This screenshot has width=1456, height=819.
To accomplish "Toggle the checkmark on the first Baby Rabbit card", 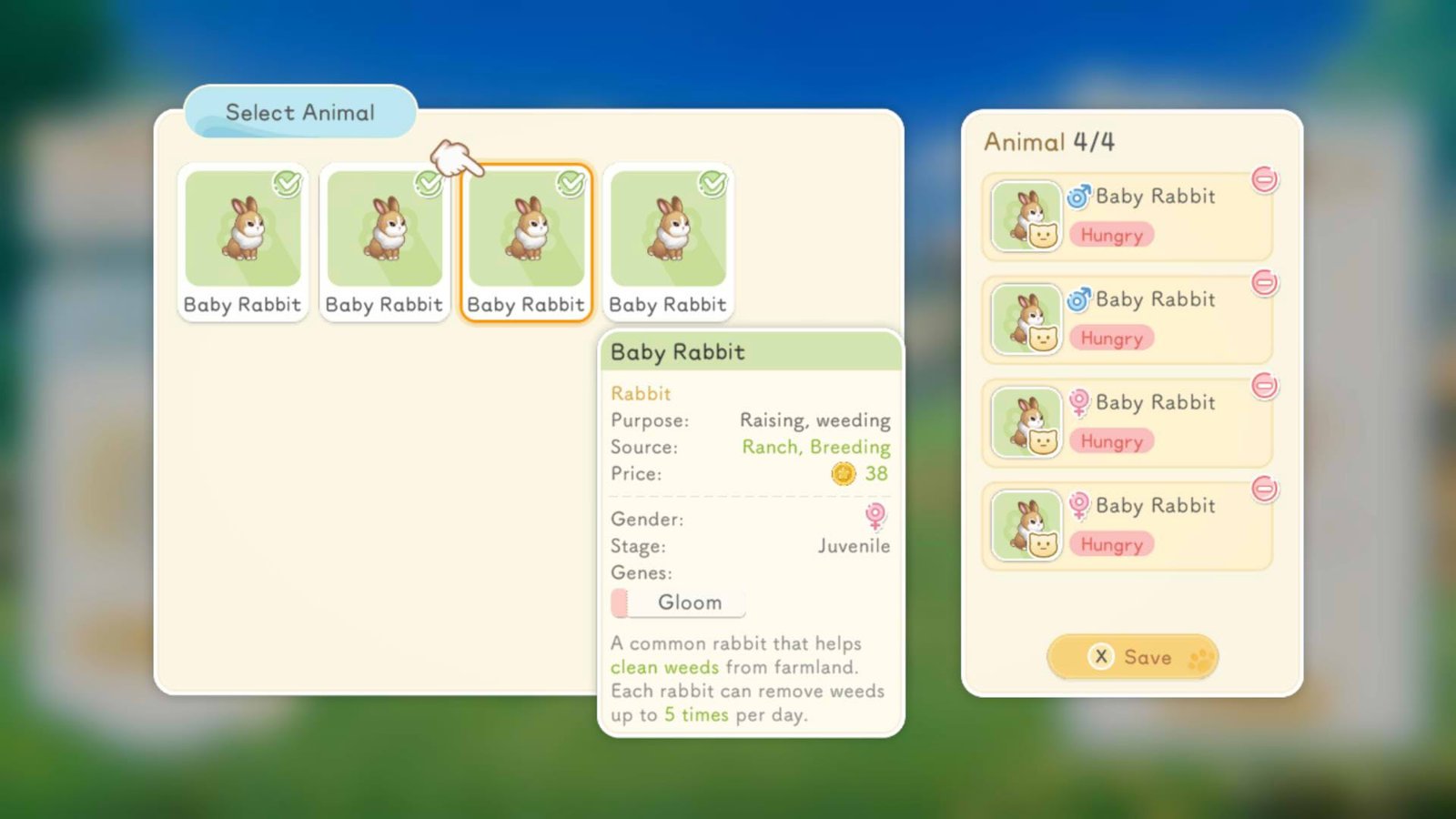I will click(287, 182).
